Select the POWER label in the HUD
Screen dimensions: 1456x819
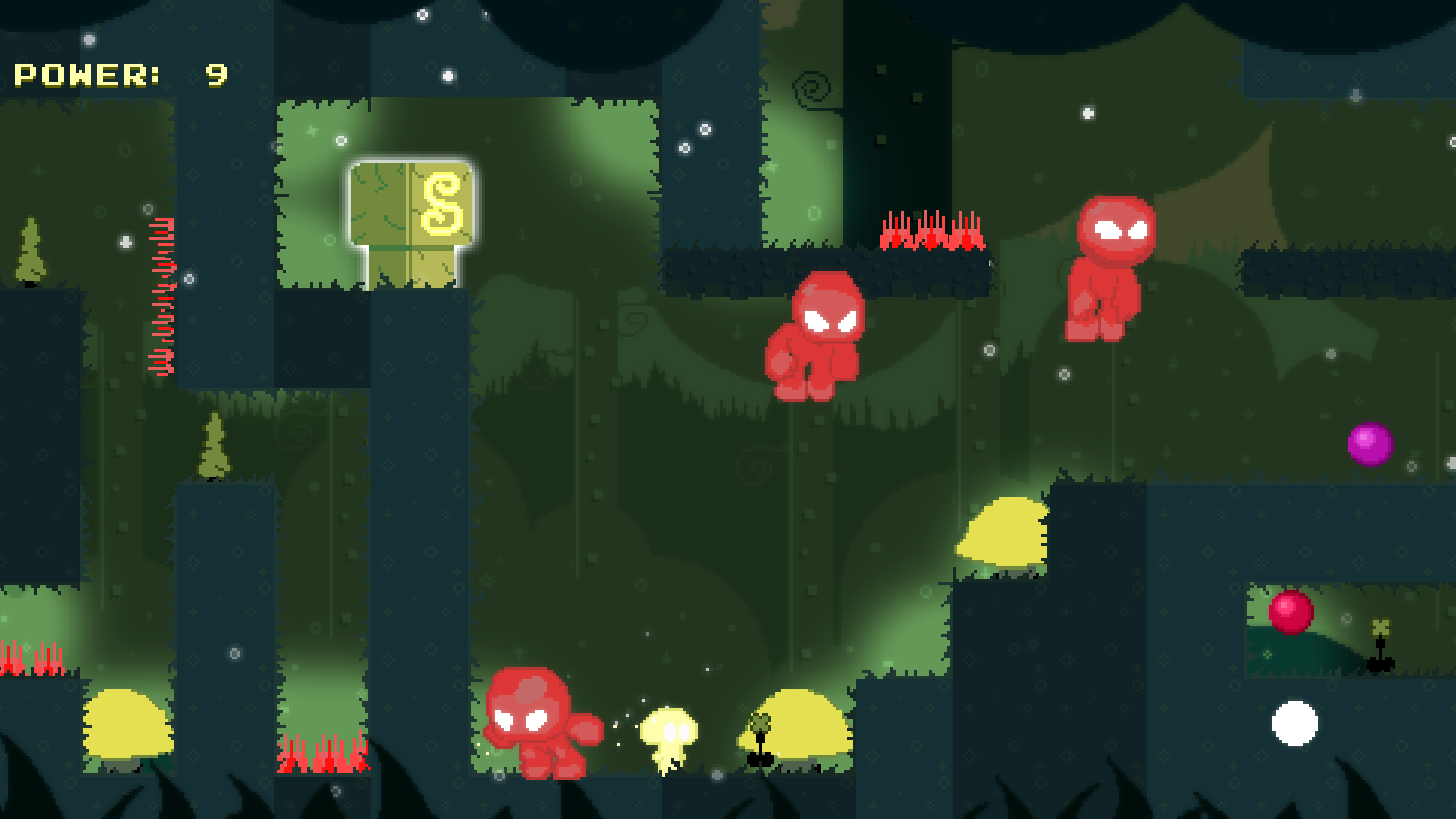[87, 74]
